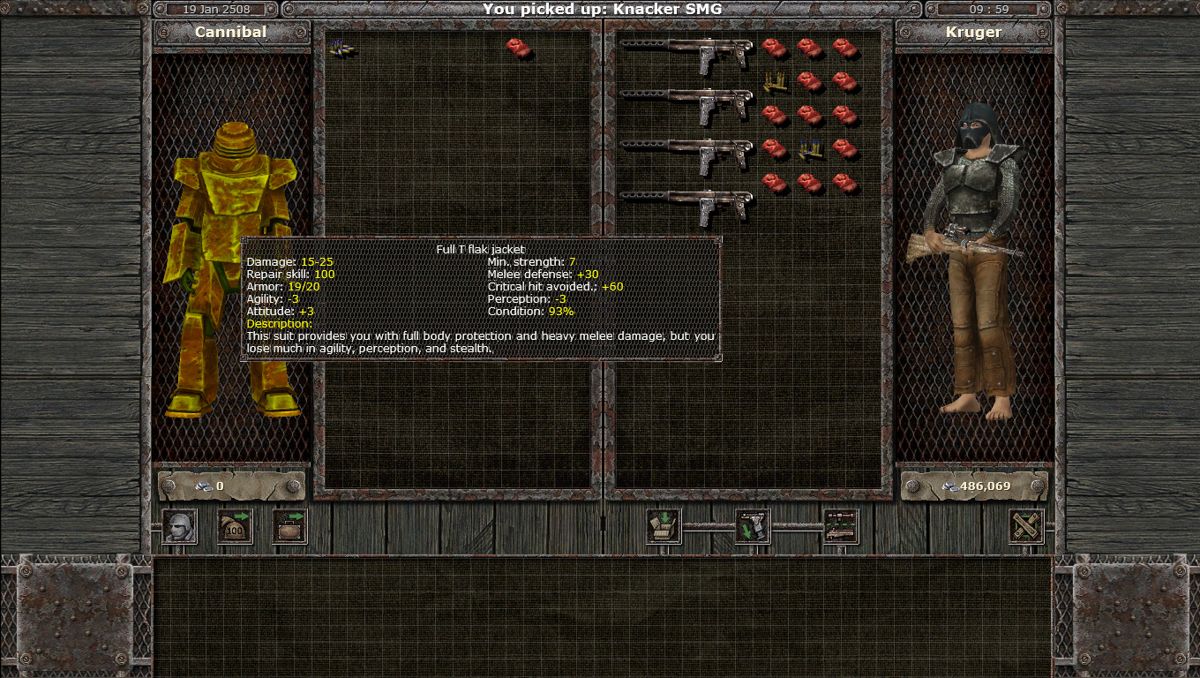Click the money bag transfer button
Screen dimensions: 1200x678
click(235, 527)
